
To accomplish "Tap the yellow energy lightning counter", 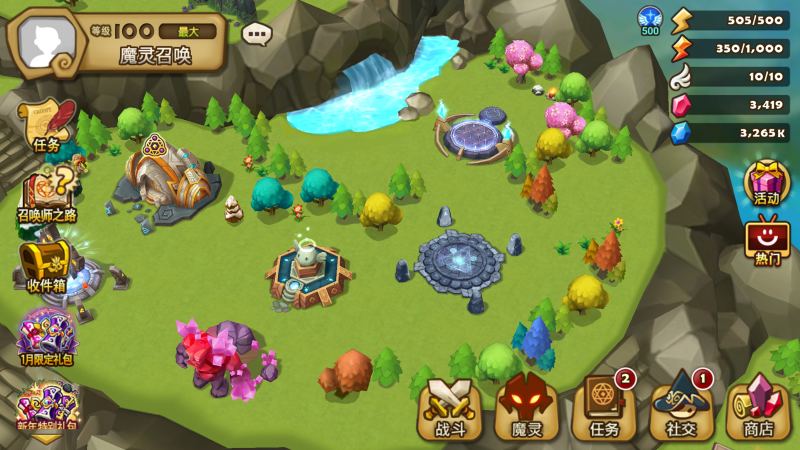I will 730,20.
